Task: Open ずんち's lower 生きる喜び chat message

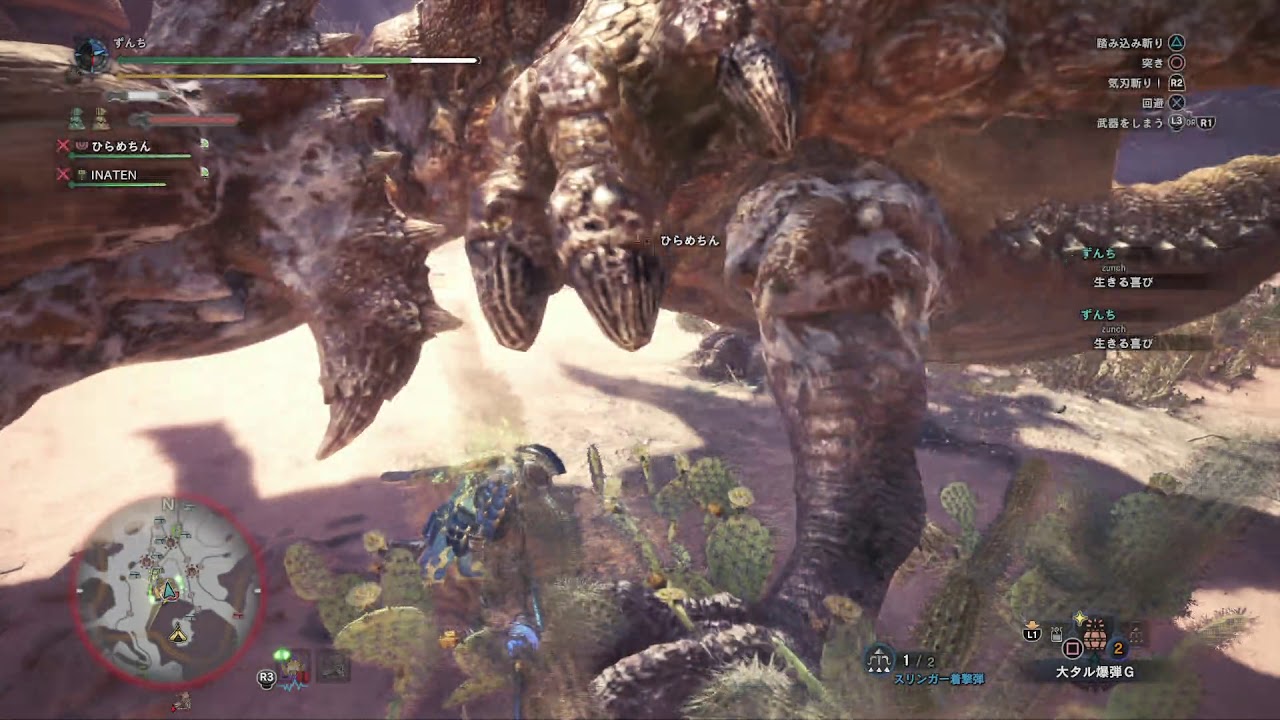Action: (1122, 343)
